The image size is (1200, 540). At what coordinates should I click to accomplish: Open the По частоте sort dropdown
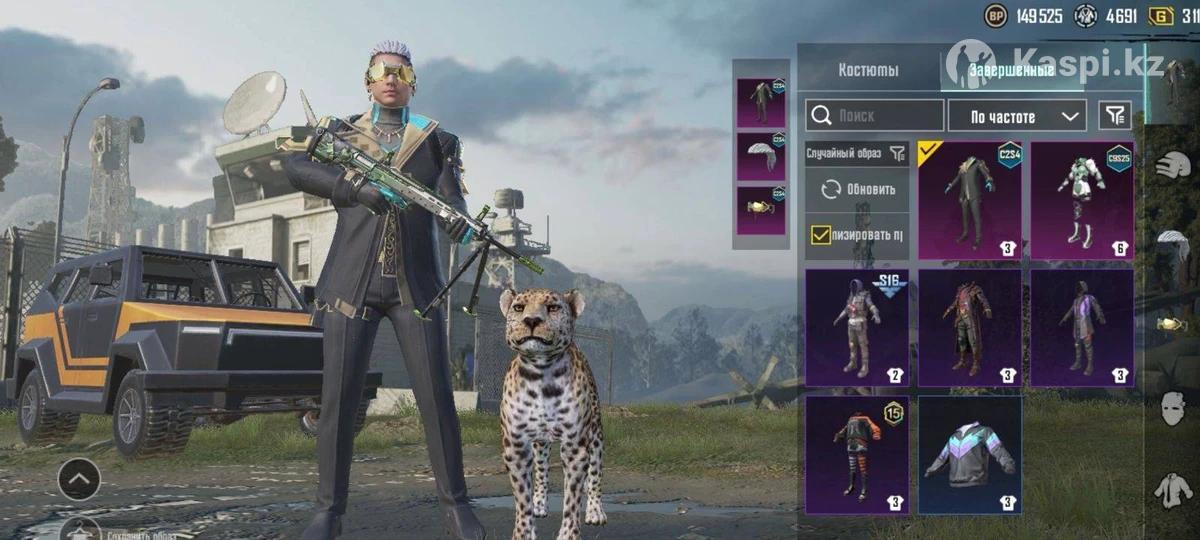click(1016, 116)
